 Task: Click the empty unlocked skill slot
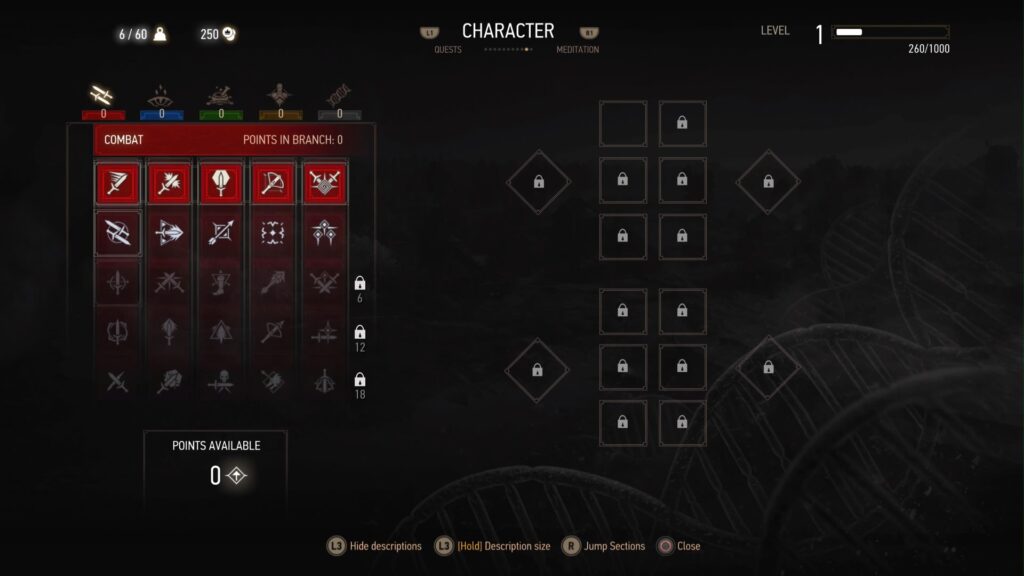(622, 123)
